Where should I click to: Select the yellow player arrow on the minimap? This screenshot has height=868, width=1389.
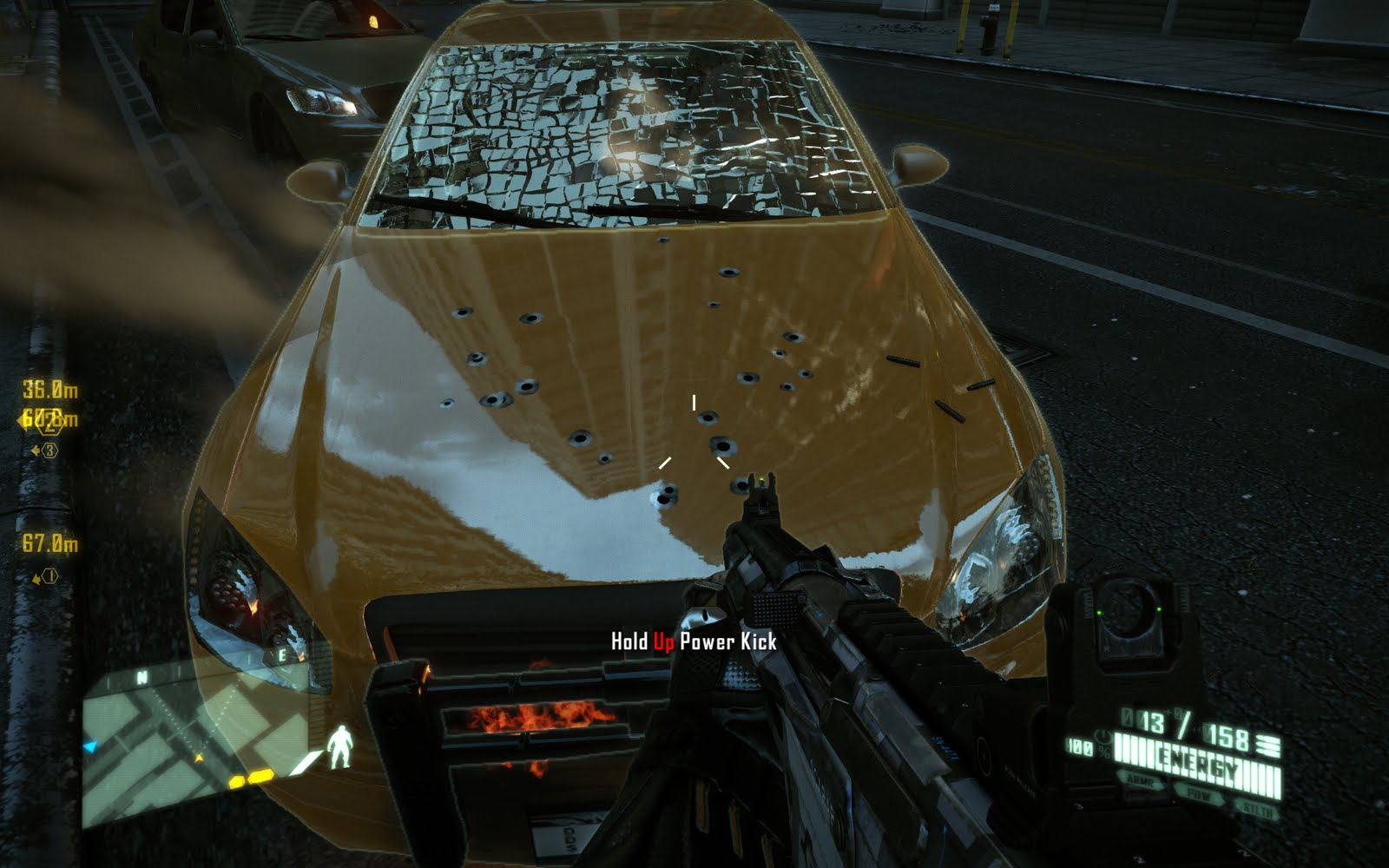[199, 759]
